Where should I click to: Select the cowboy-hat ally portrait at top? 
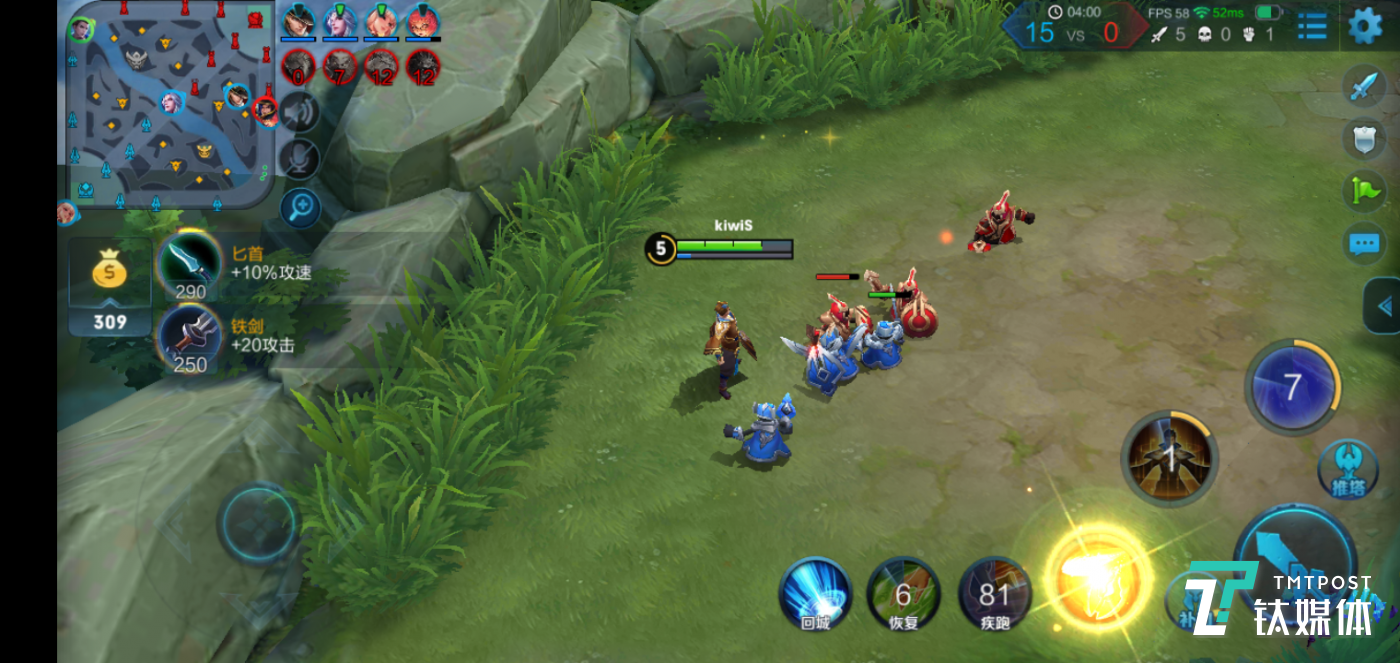[298, 21]
